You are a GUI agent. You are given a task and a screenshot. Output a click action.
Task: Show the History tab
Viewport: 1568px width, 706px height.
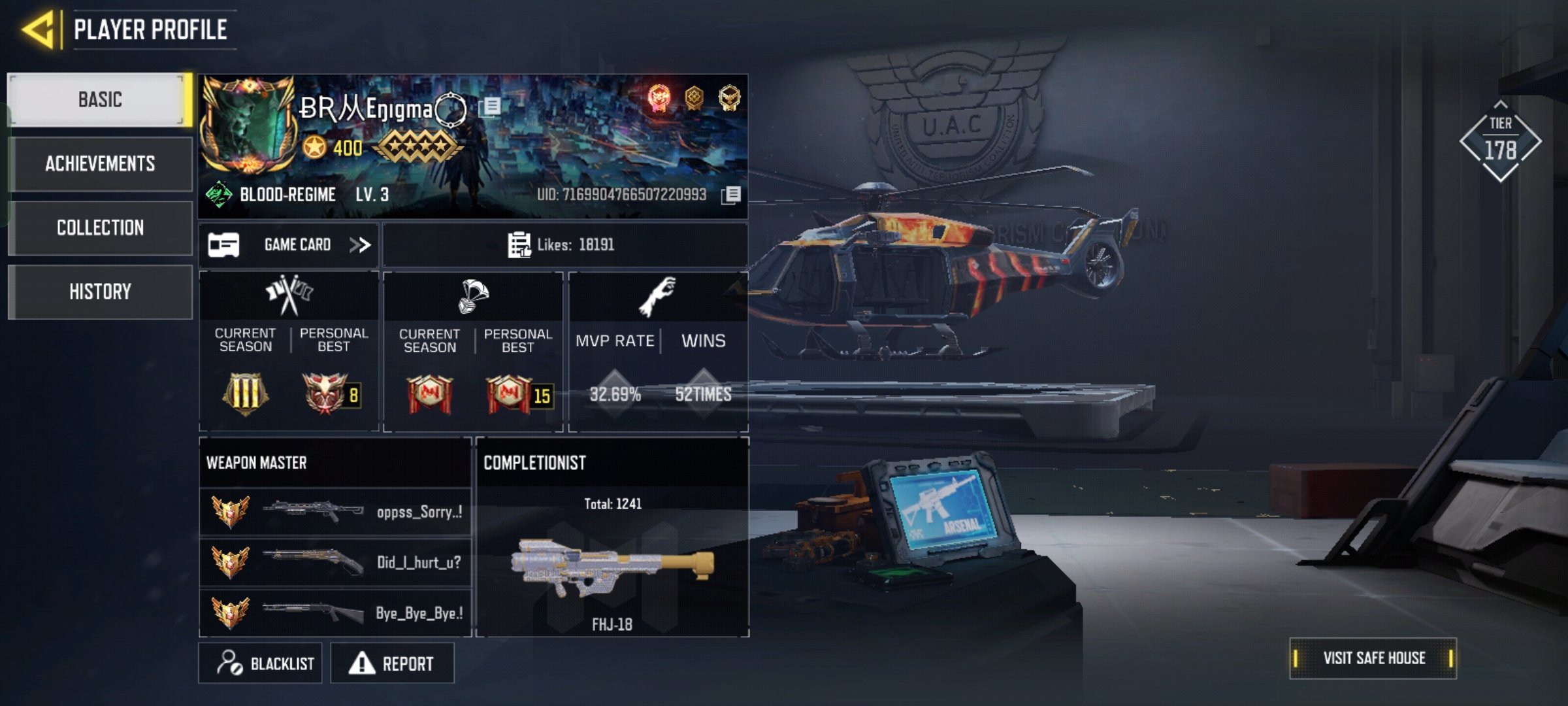coord(100,292)
